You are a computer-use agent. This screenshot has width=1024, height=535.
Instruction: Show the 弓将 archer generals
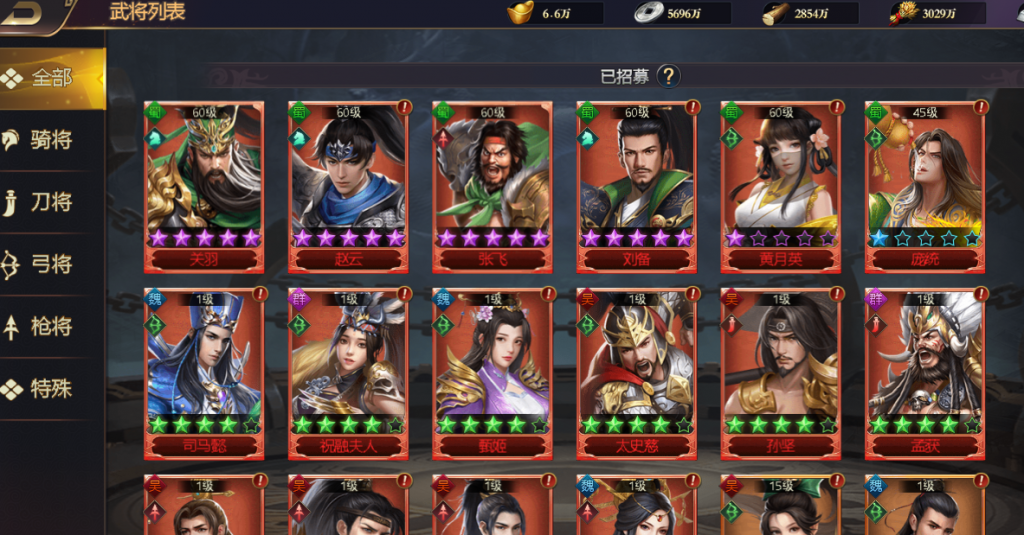point(50,264)
